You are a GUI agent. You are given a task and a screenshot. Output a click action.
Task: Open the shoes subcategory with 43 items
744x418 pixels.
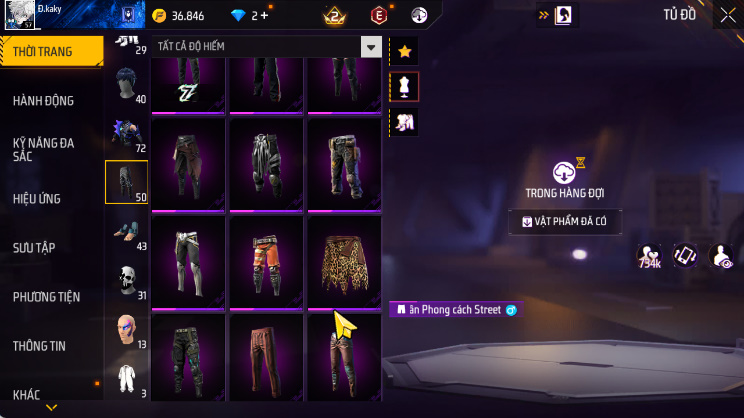tap(127, 231)
